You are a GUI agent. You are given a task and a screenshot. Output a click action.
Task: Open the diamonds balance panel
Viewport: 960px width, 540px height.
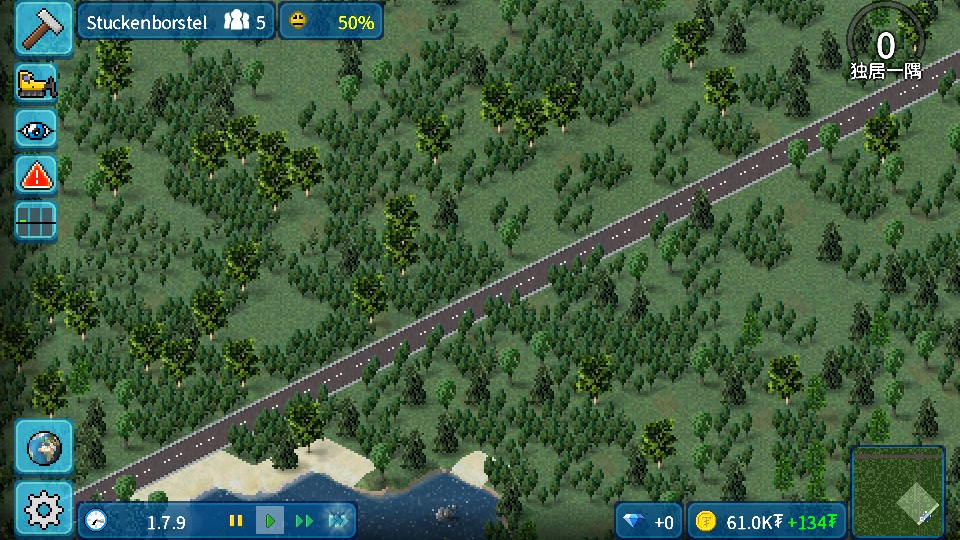(648, 521)
